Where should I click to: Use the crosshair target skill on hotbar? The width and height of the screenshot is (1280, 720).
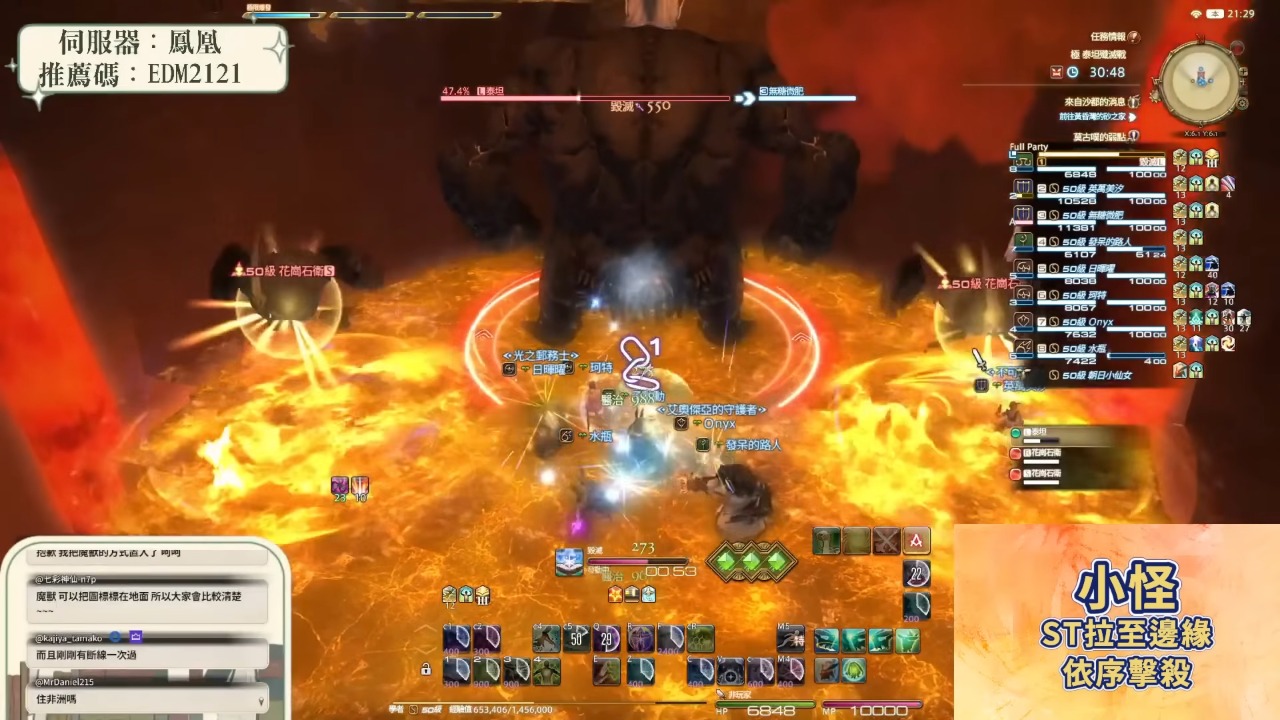tap(731, 671)
